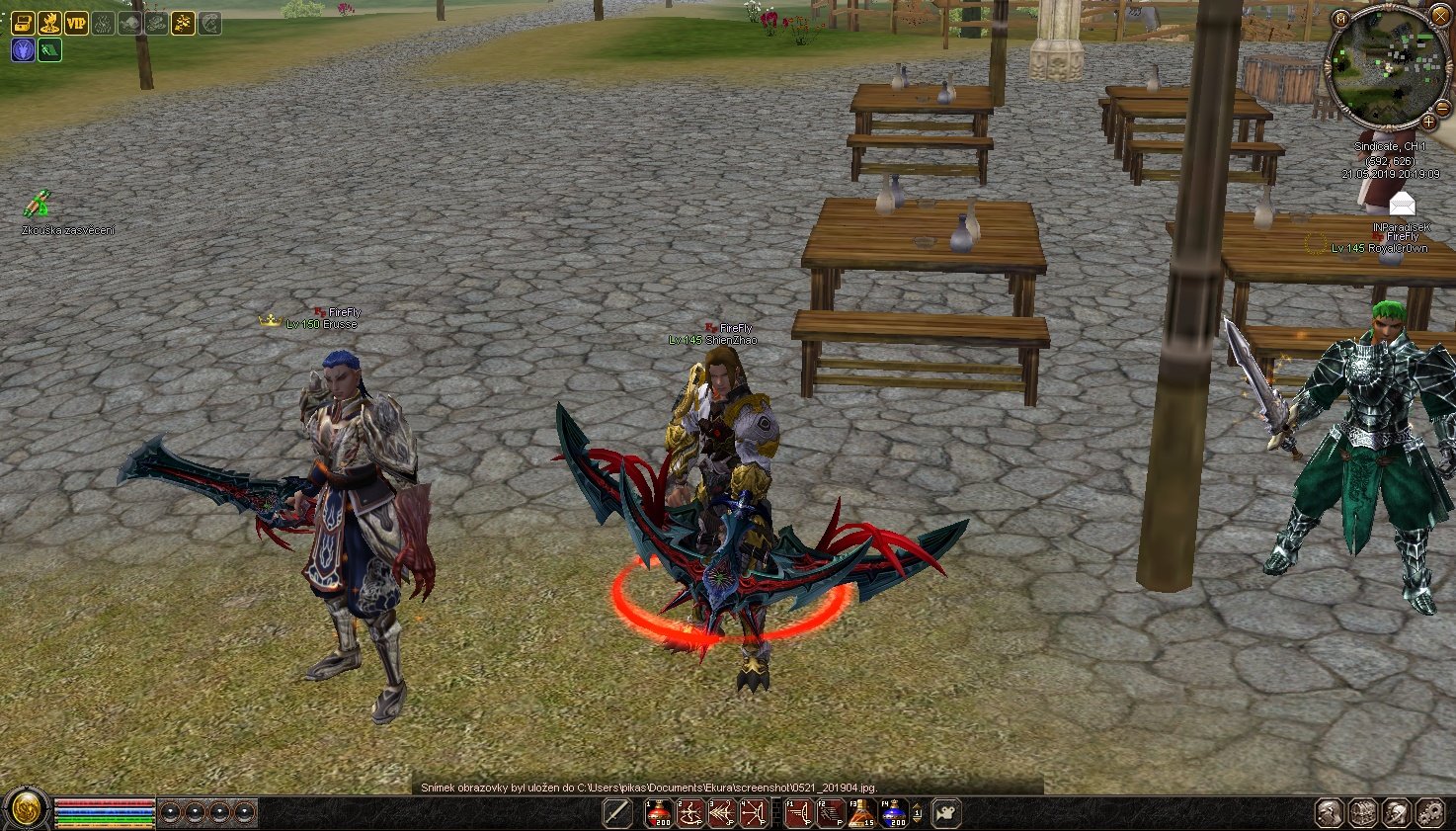Use the red health potion in slot 1
1456x831 pixels.
click(x=659, y=813)
